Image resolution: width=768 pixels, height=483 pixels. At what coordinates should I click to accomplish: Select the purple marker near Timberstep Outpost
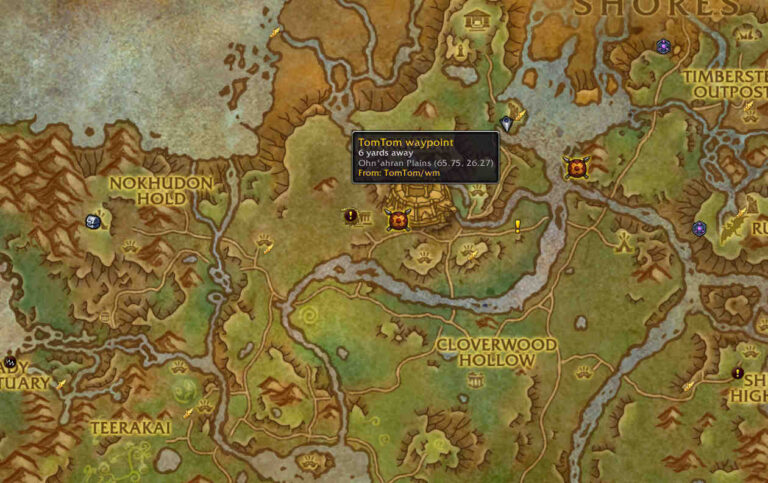click(x=663, y=46)
